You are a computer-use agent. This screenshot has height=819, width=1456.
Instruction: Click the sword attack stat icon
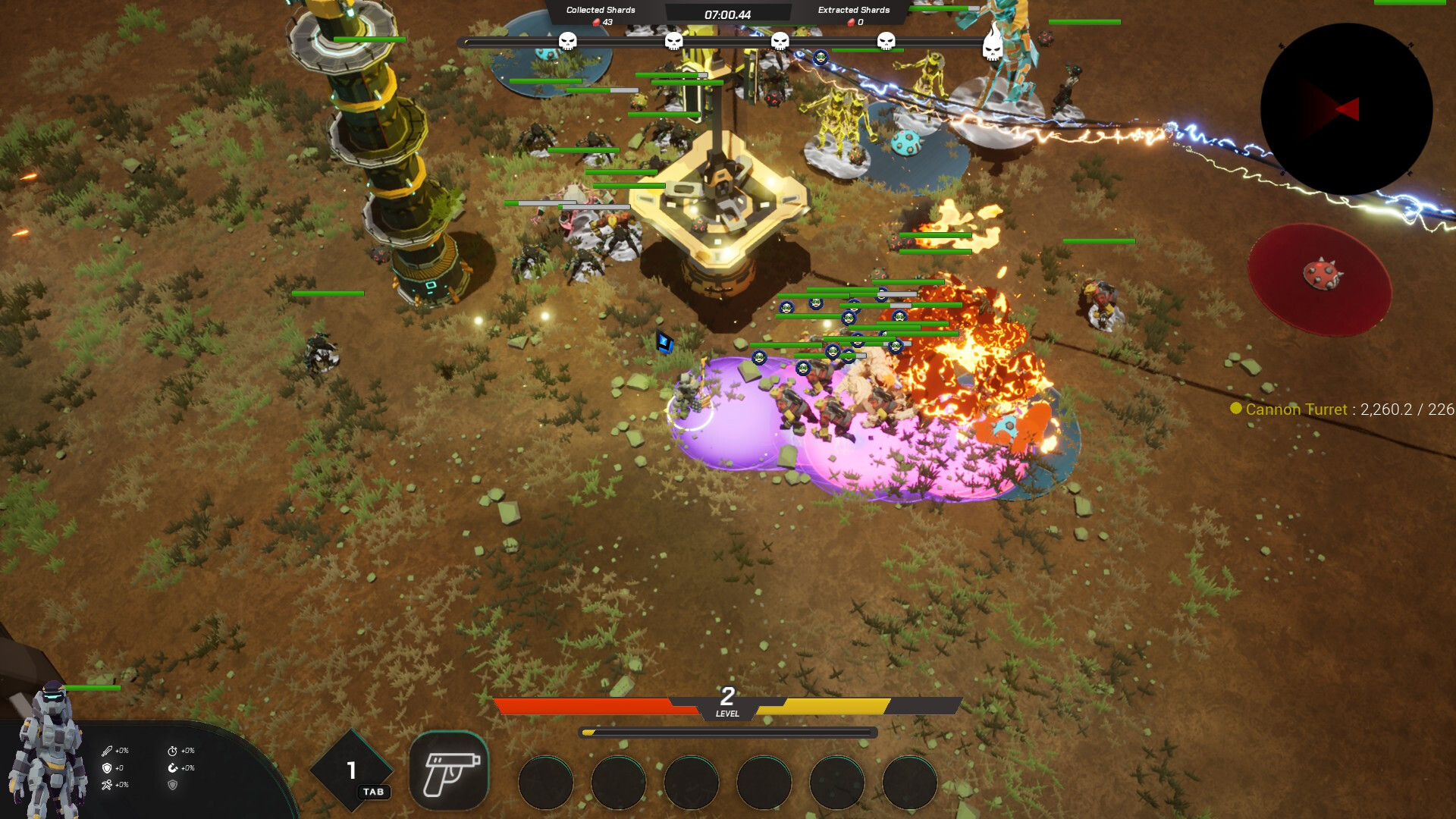(x=107, y=751)
